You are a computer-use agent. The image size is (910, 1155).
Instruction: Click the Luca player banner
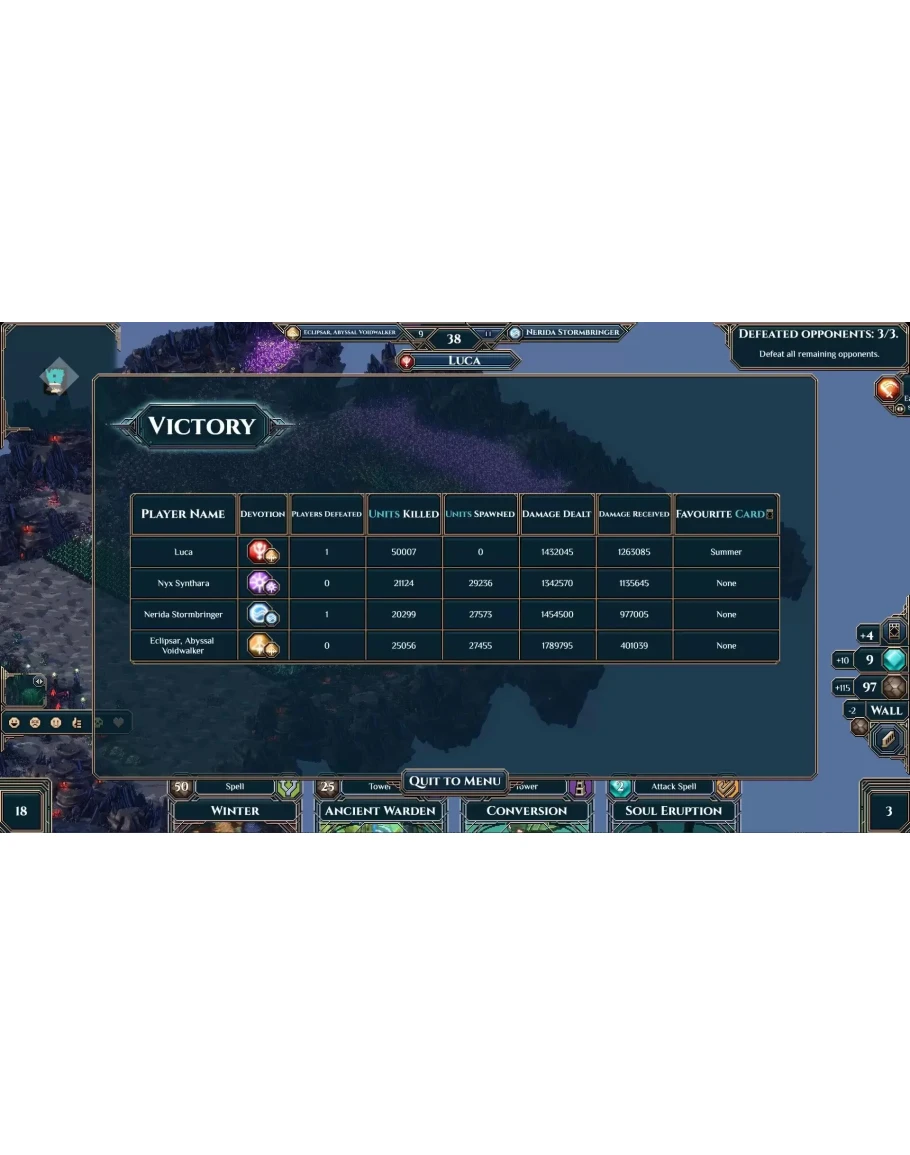[x=463, y=361]
